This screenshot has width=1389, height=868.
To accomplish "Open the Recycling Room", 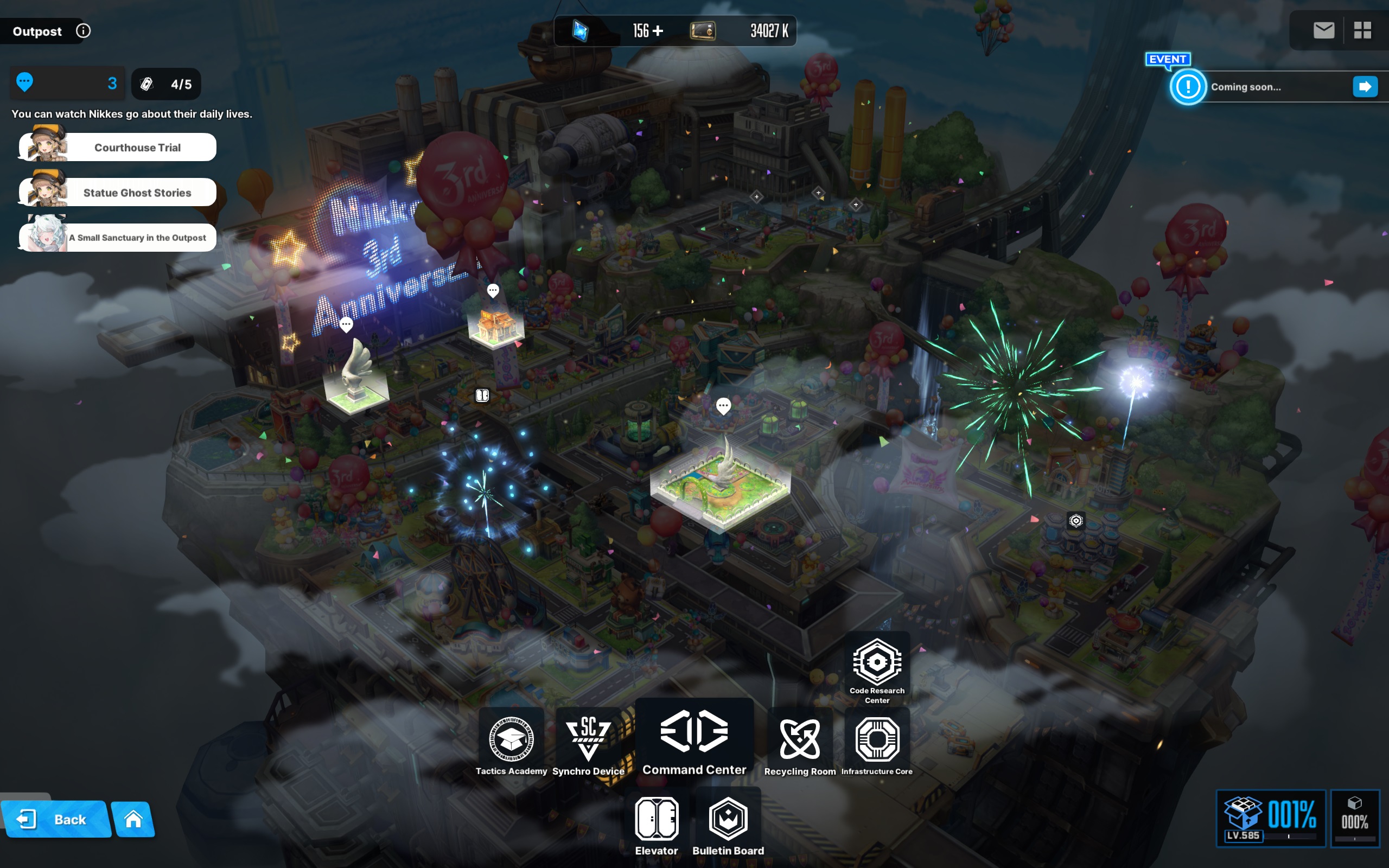I will (800, 744).
